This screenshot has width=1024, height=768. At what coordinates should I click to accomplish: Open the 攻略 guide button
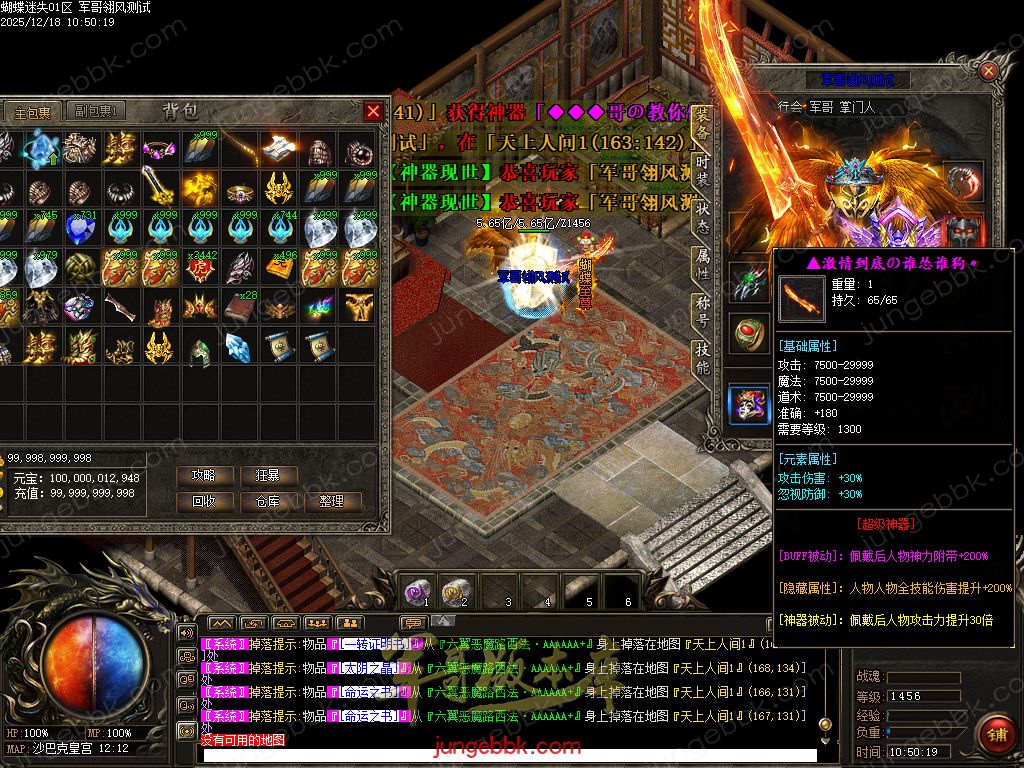click(203, 475)
